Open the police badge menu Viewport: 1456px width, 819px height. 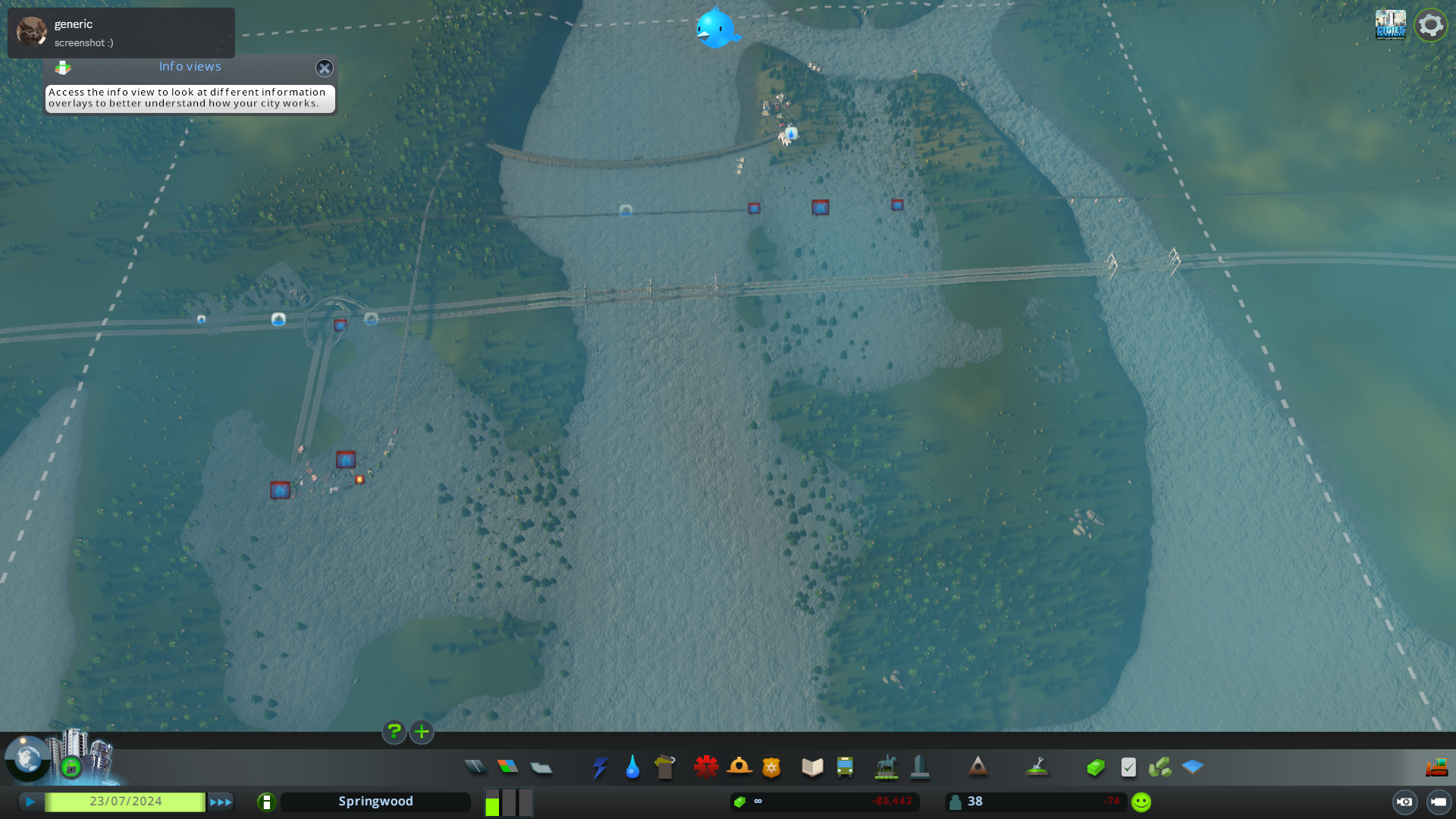(771, 767)
